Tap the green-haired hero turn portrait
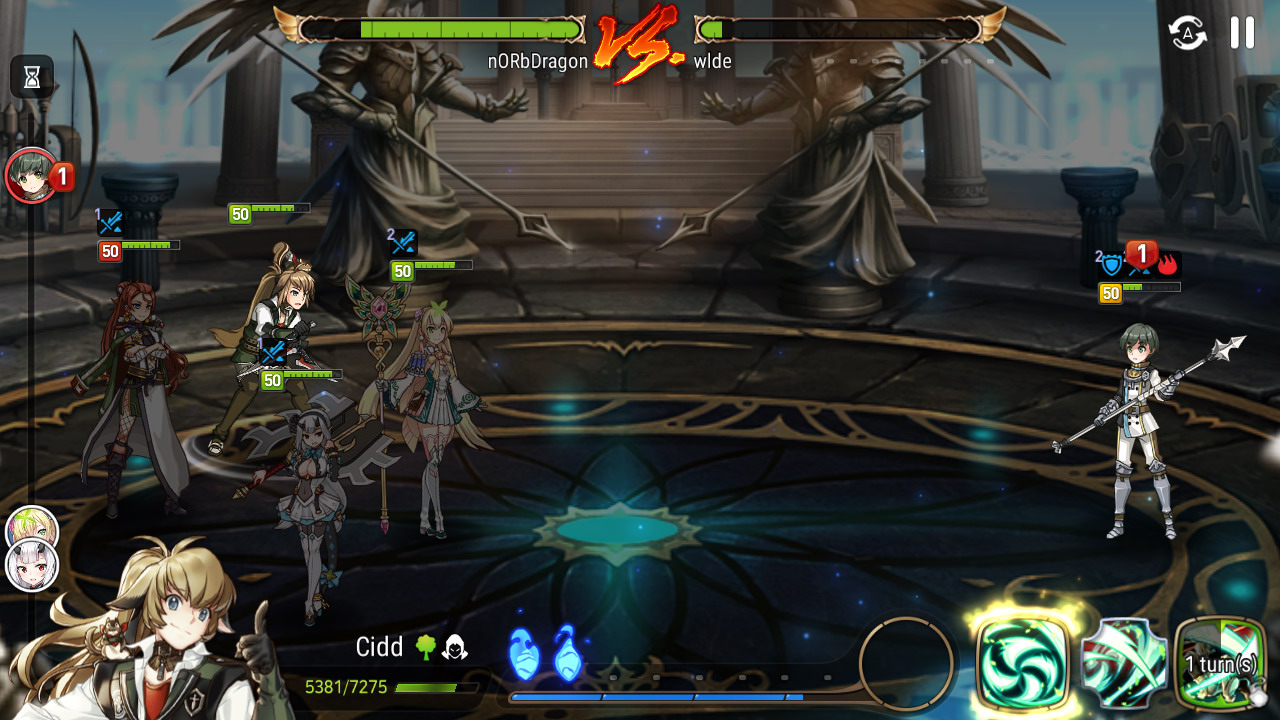 (31, 175)
